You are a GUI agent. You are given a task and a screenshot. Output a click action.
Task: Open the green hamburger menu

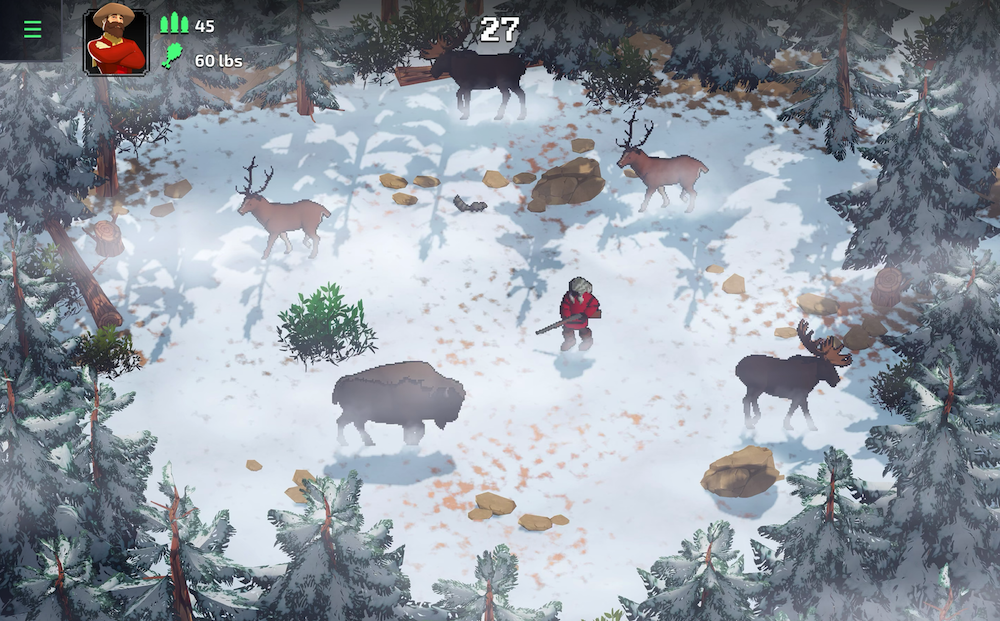(x=32, y=29)
